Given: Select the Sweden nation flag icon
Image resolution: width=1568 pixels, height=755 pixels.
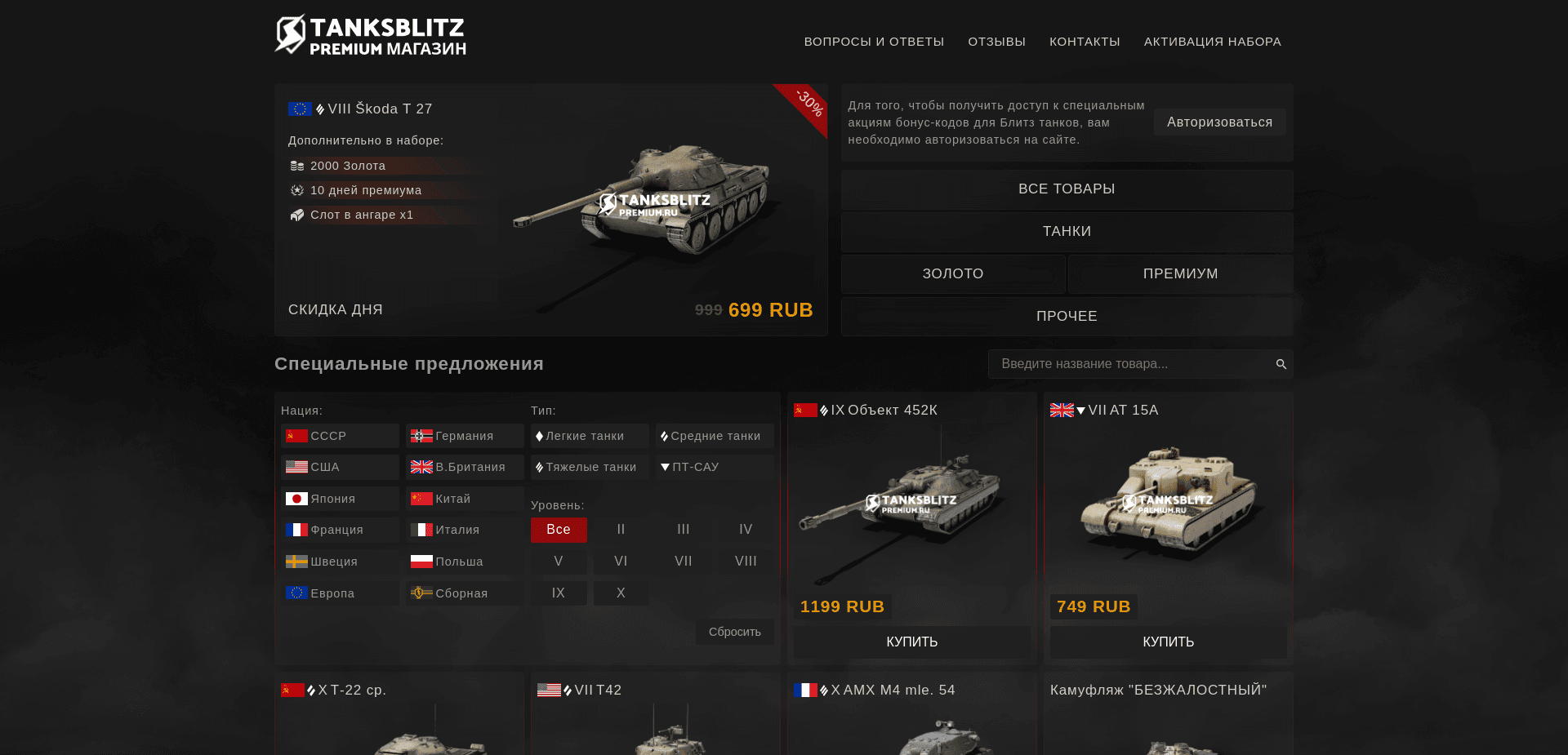Looking at the screenshot, I should 297,562.
